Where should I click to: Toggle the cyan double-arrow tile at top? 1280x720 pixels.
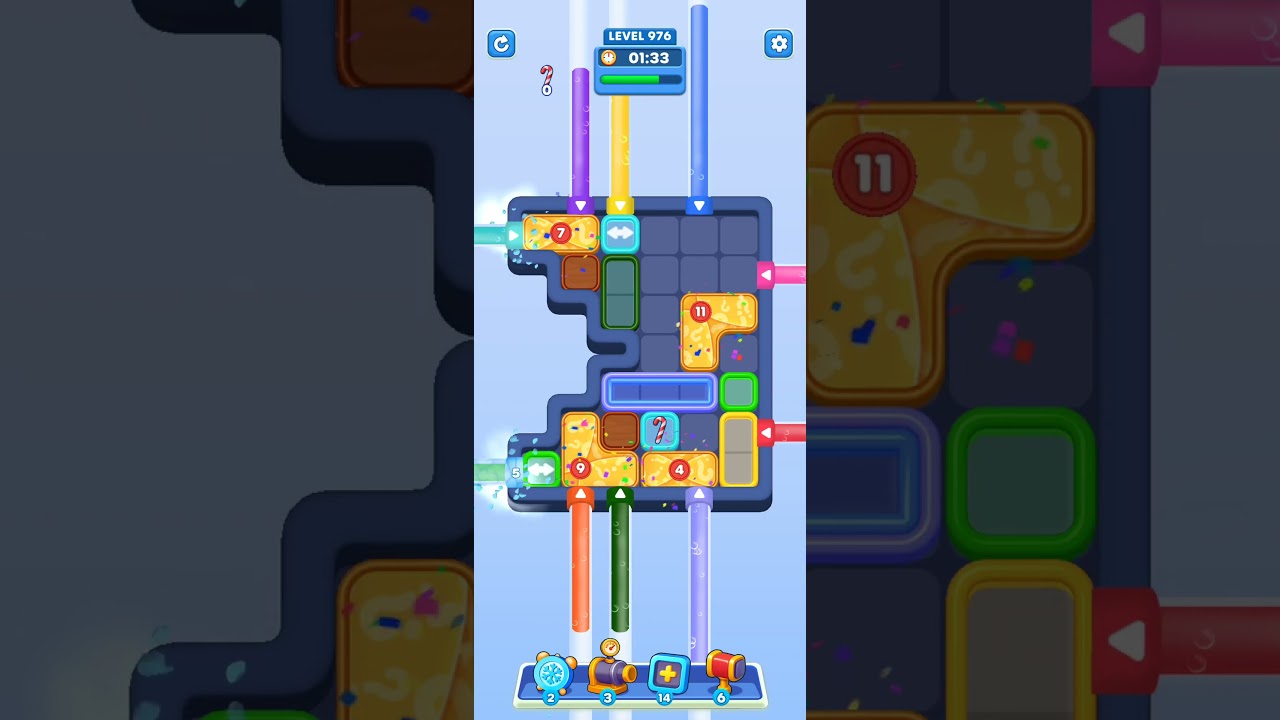click(x=619, y=233)
